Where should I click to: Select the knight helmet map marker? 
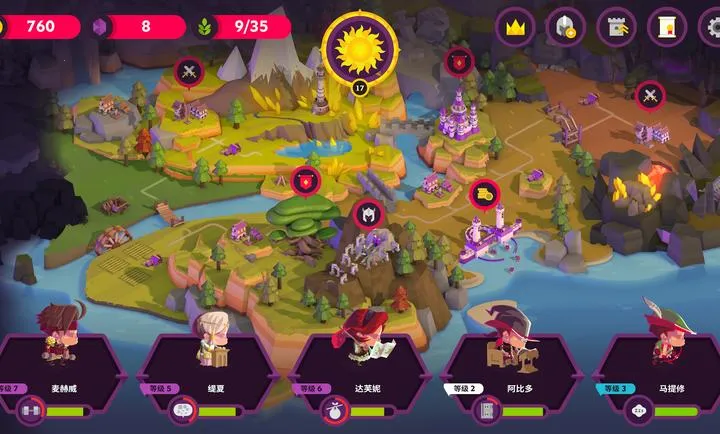[367, 213]
